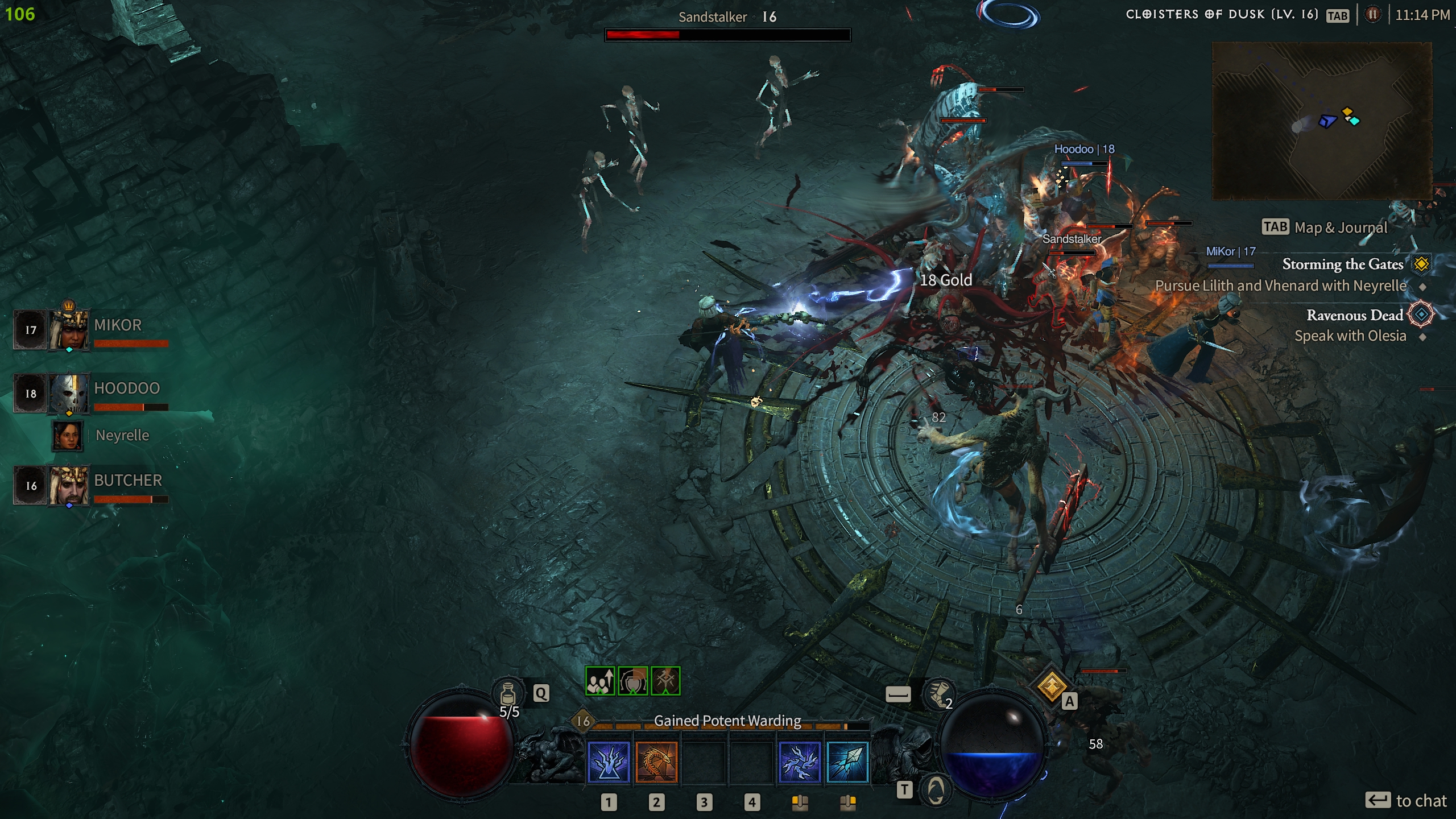Inspect the crossed-weapons buff icon
This screenshot has width=1456, height=819.
[665, 681]
